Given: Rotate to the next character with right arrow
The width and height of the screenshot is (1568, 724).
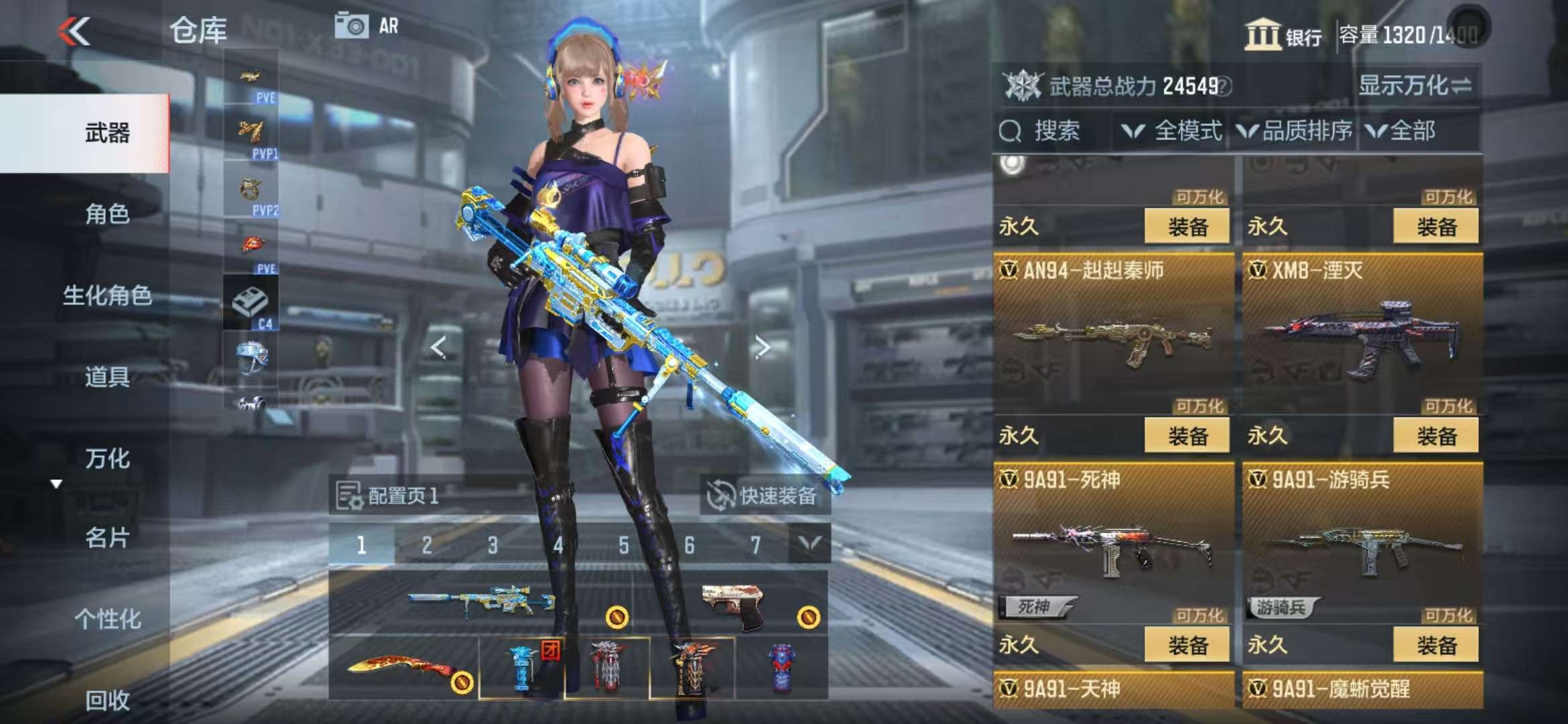Looking at the screenshot, I should point(762,347).
